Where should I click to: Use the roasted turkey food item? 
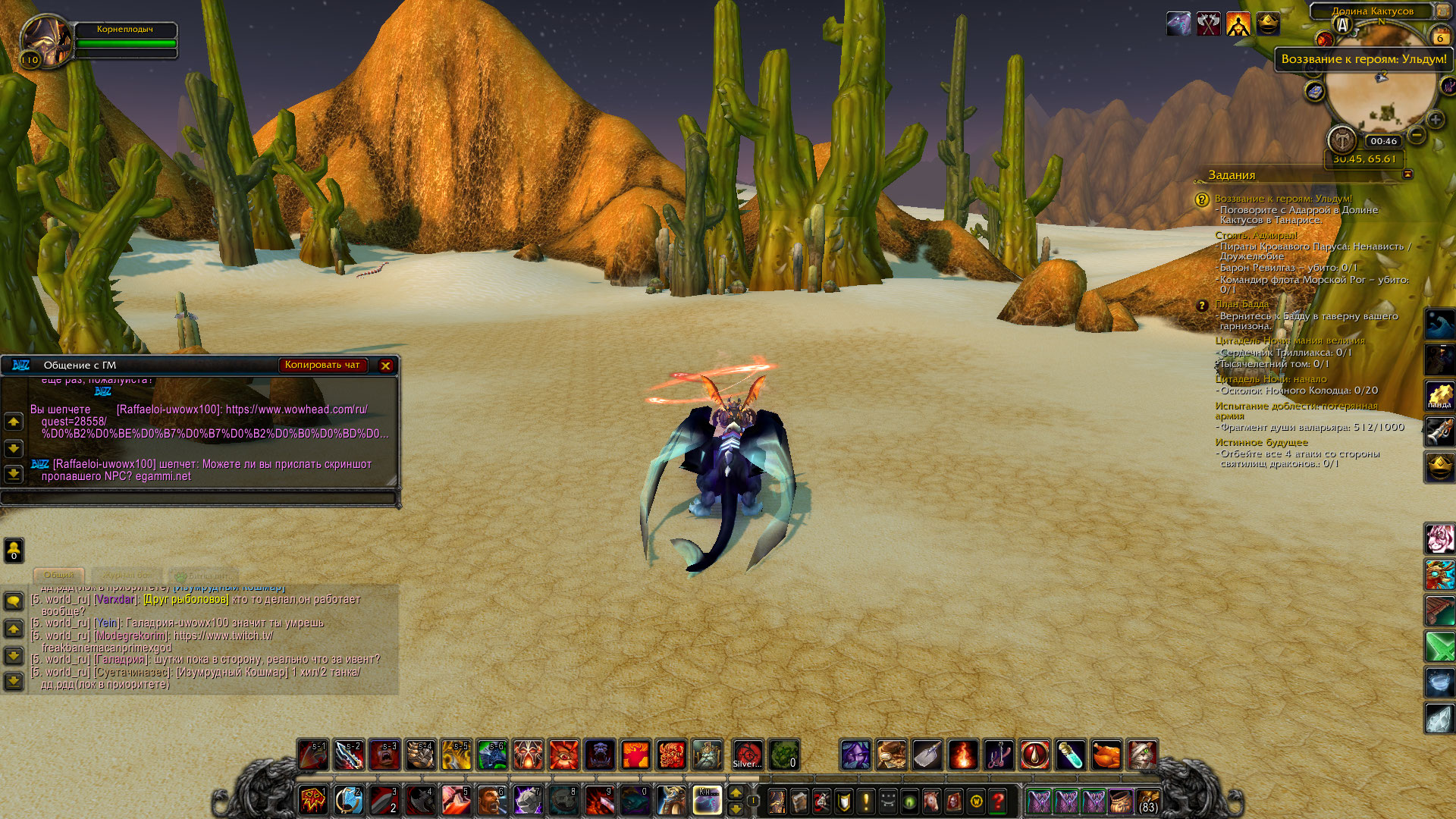tap(1106, 755)
